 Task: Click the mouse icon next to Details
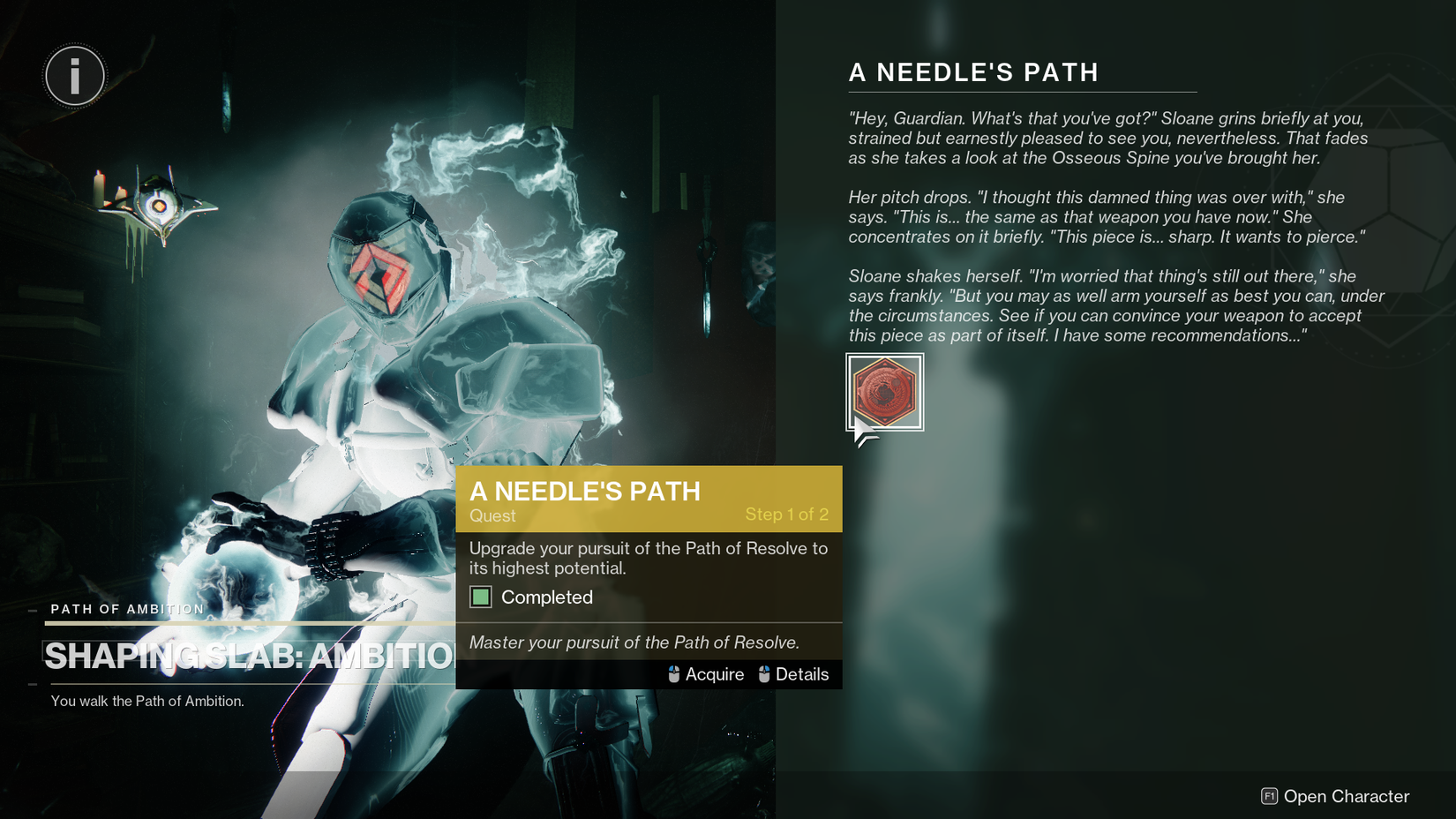[x=764, y=674]
